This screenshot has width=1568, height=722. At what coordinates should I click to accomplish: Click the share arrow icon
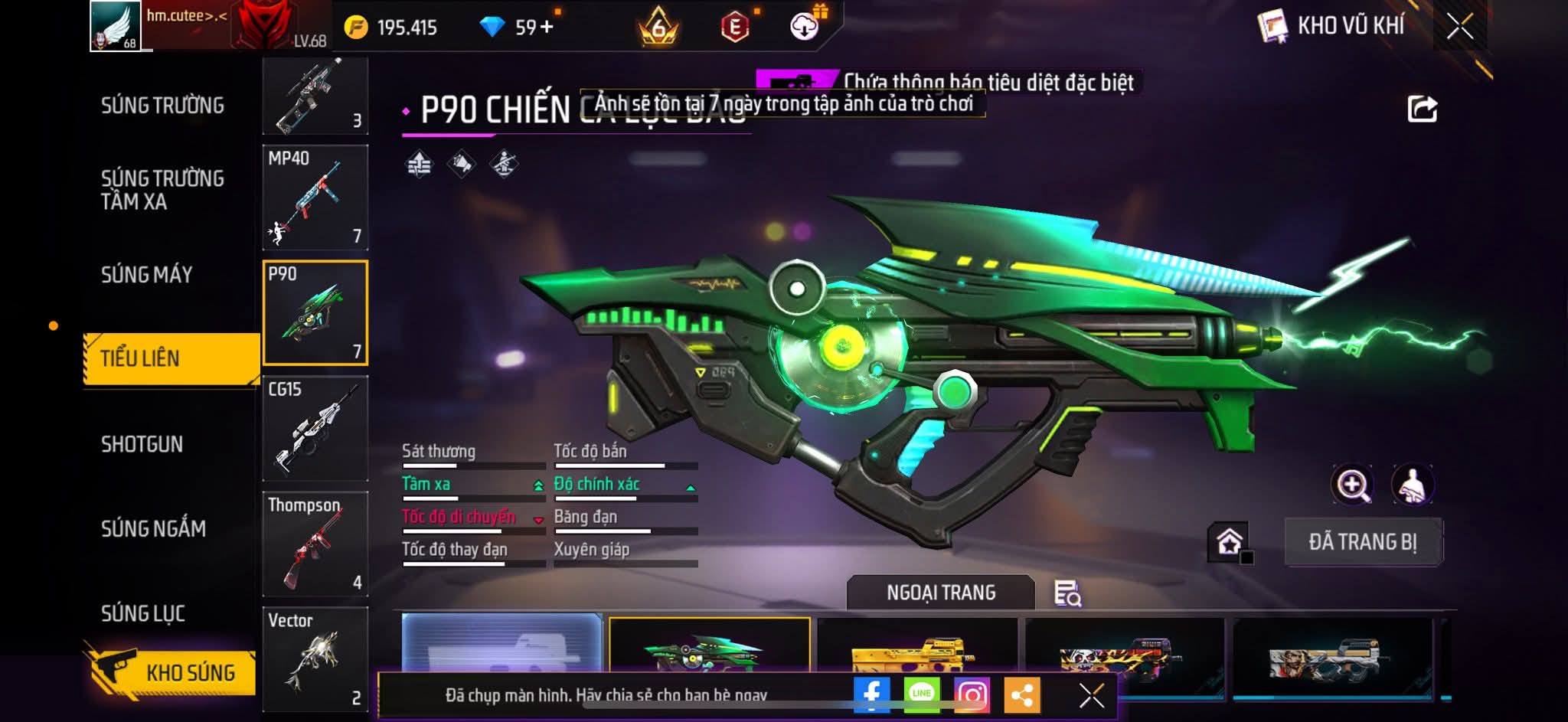(1422, 109)
